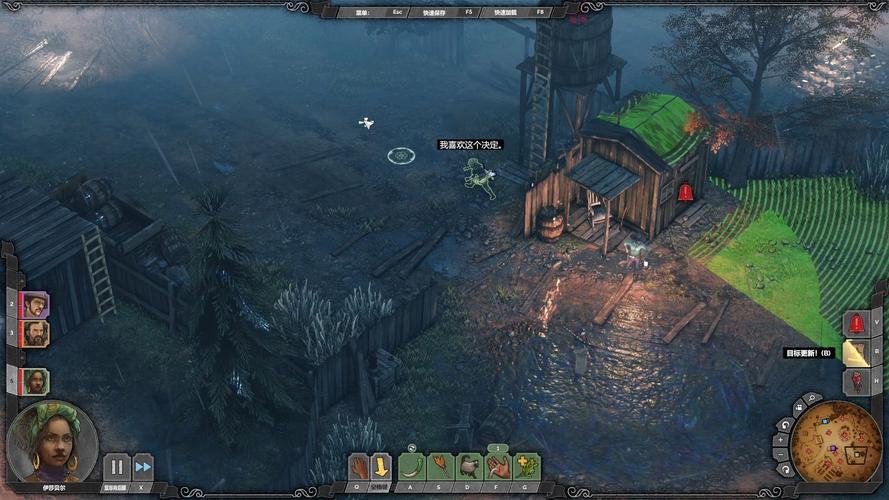This screenshot has height=500, width=889.
Task: Select the green healing herbs ability
Action: pyautogui.click(x=527, y=467)
